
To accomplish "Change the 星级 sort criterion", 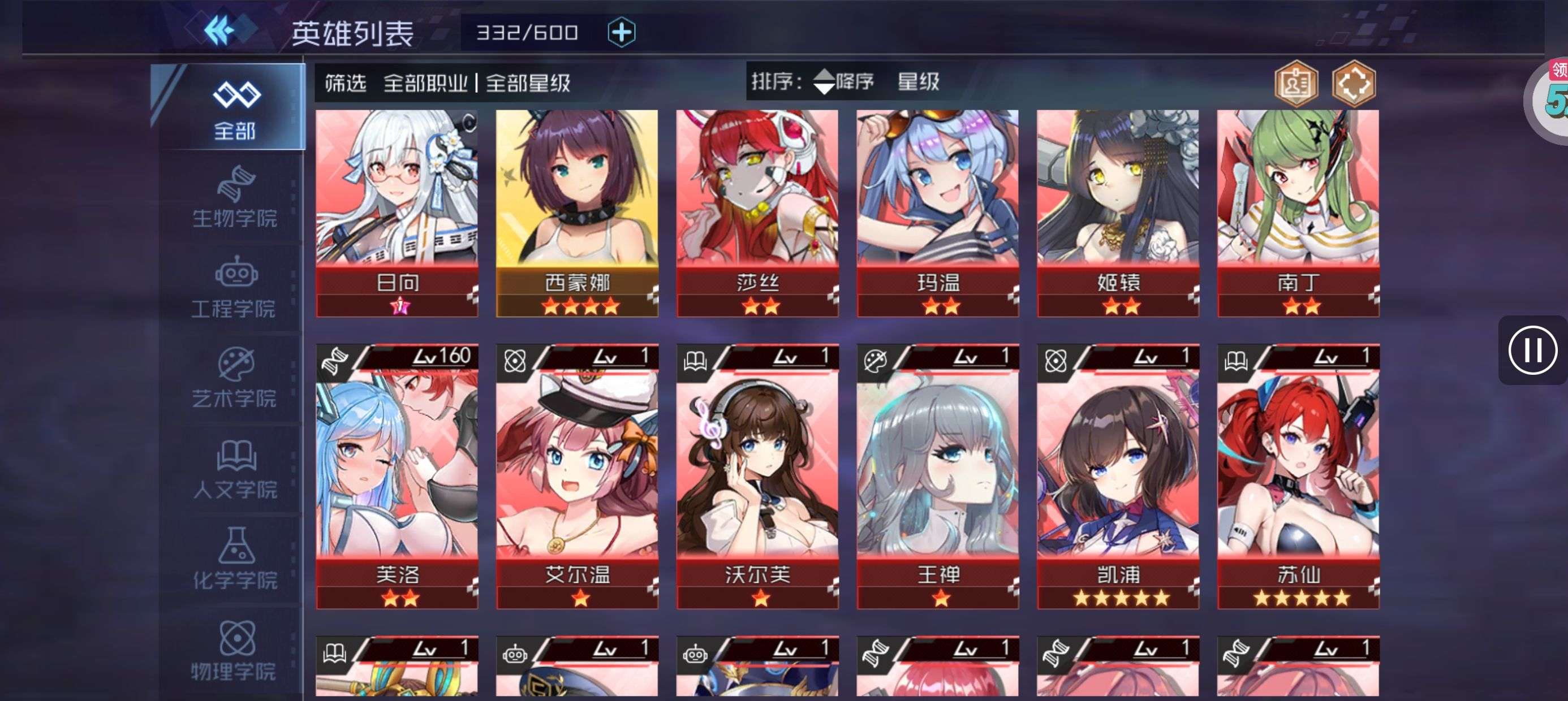I will [x=918, y=81].
